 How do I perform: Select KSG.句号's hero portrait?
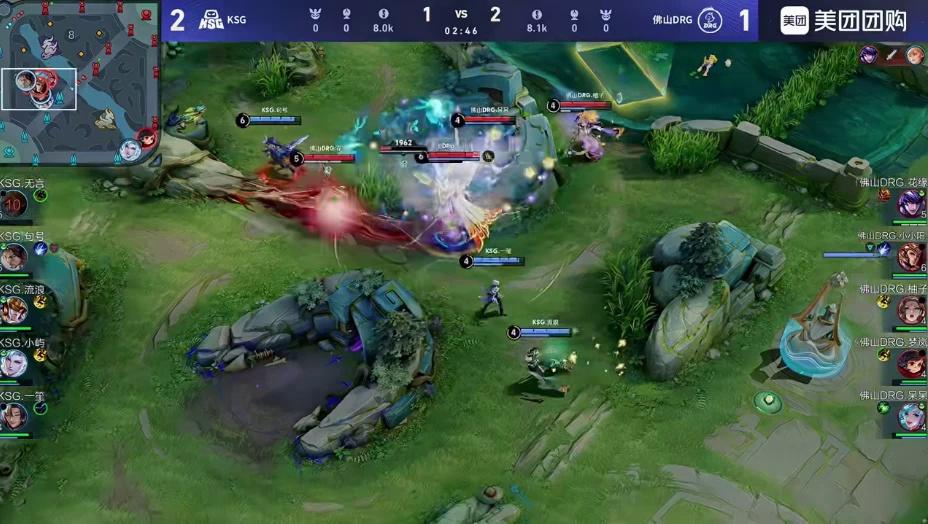[13, 258]
